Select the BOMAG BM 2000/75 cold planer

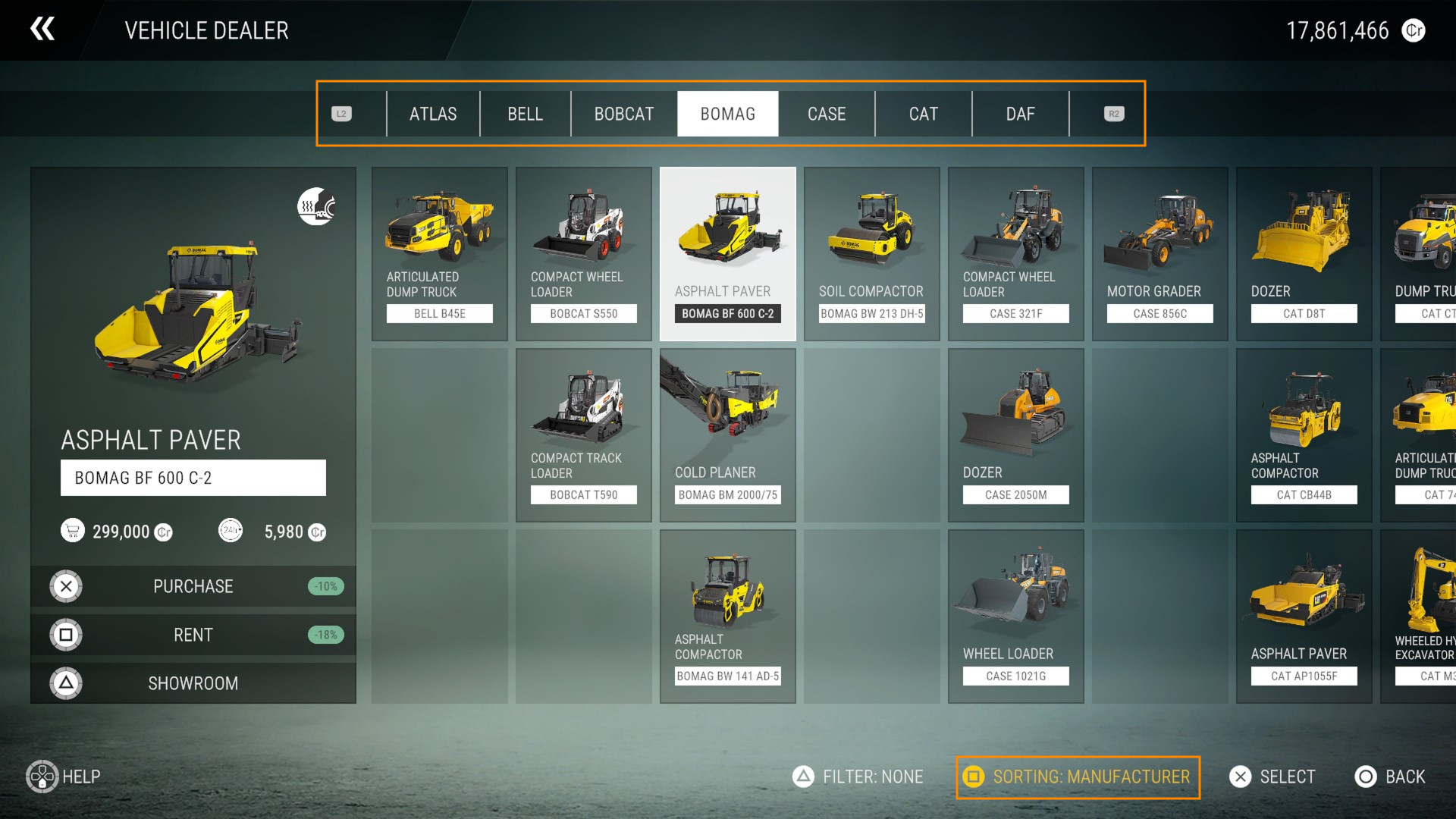point(728,435)
